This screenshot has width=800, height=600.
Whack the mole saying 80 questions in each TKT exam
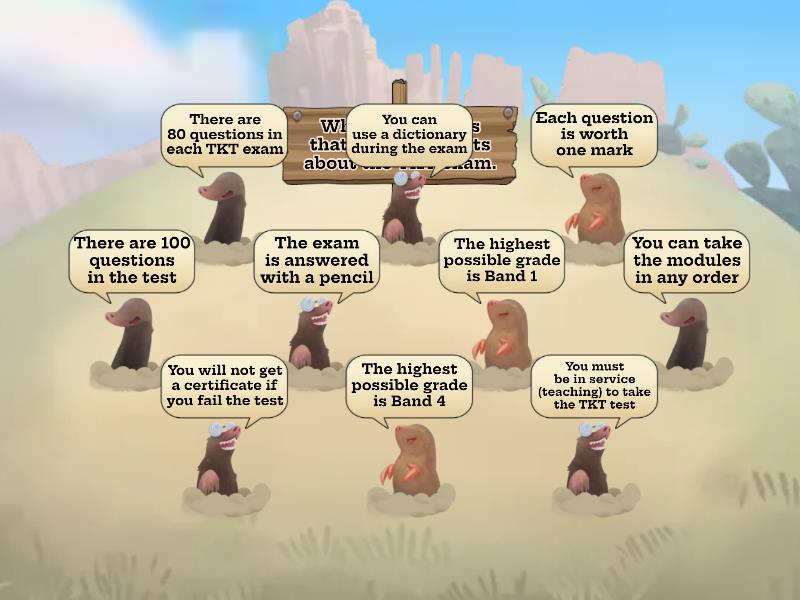(226, 210)
